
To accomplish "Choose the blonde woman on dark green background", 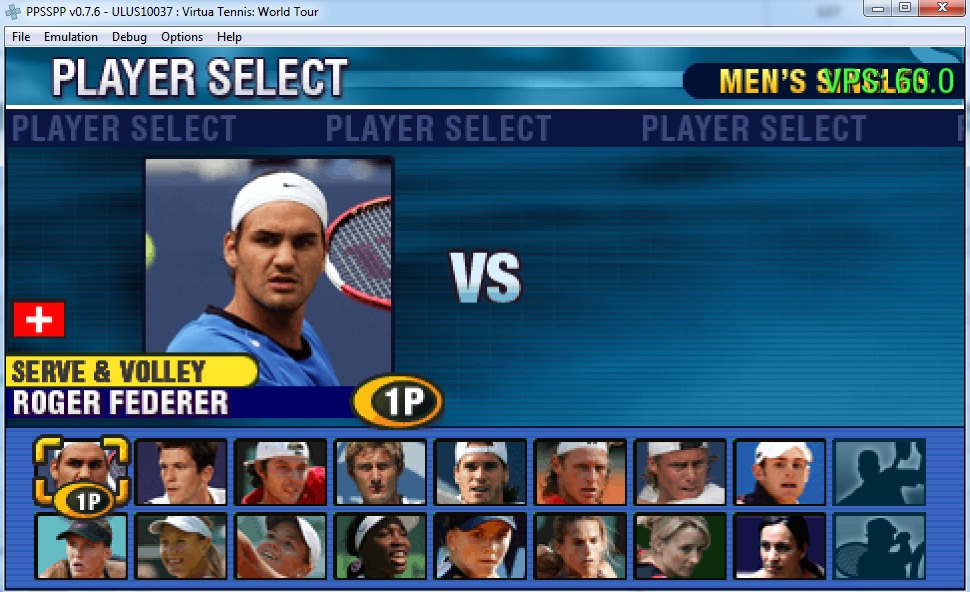I will pyautogui.click(x=680, y=546).
